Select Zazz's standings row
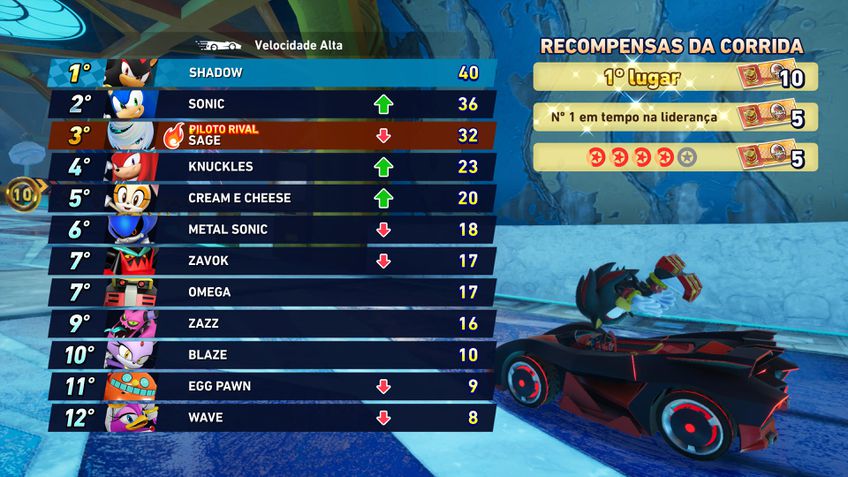Screen dimensions: 848x477 pos(273,324)
